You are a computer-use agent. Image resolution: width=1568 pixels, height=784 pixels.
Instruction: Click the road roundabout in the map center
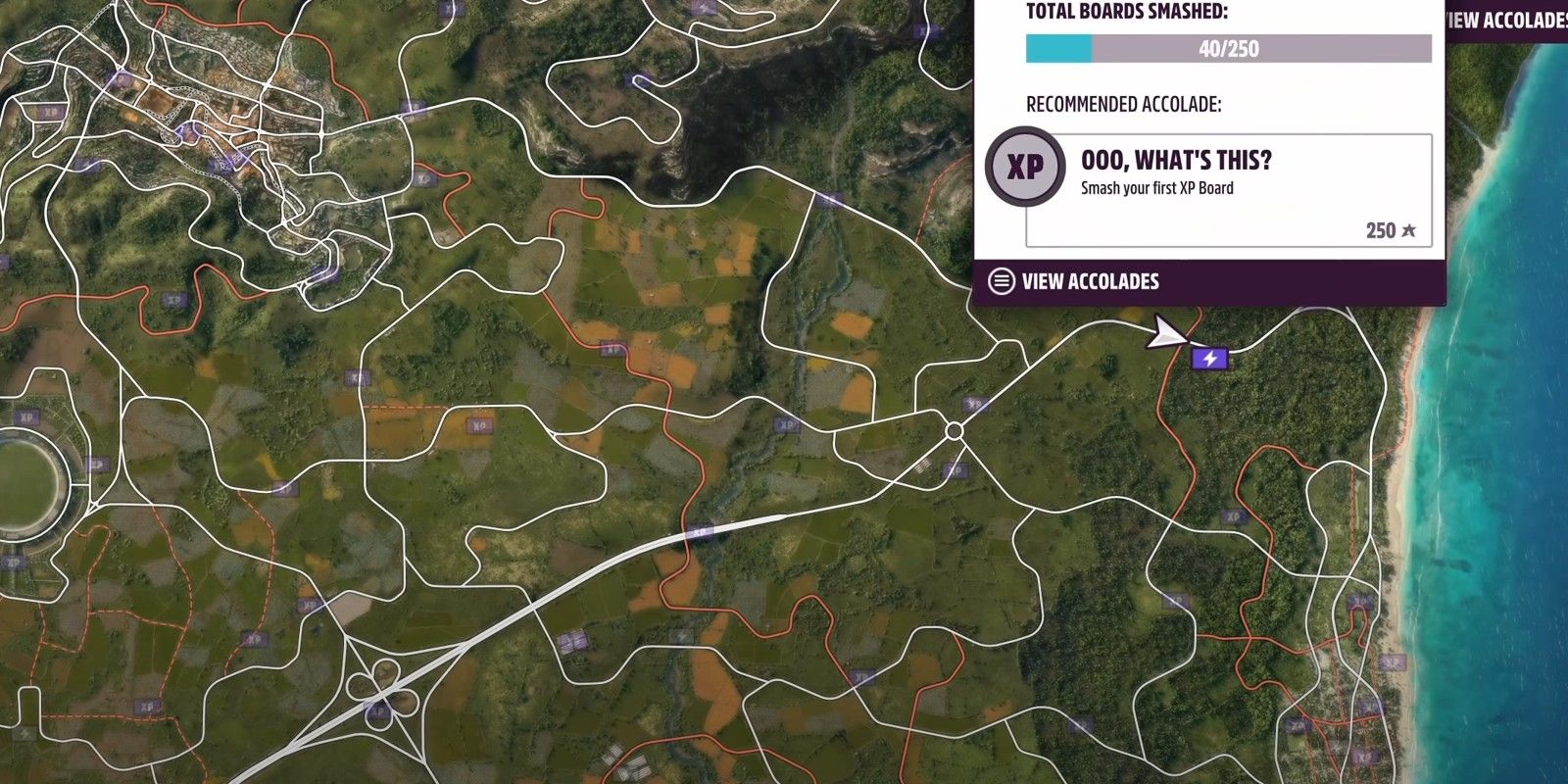tap(953, 428)
